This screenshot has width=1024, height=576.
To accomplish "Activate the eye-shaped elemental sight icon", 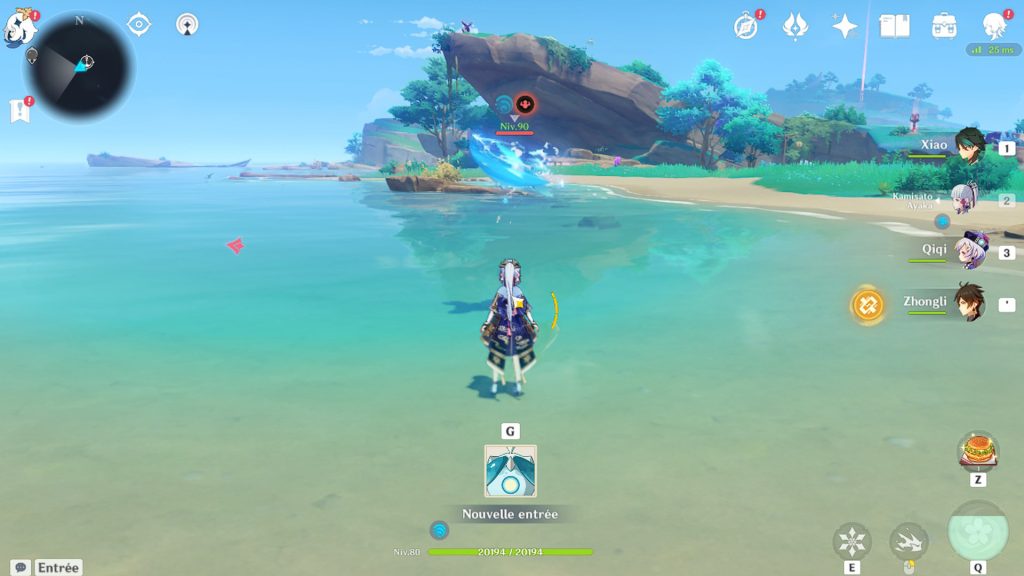I will point(139,24).
